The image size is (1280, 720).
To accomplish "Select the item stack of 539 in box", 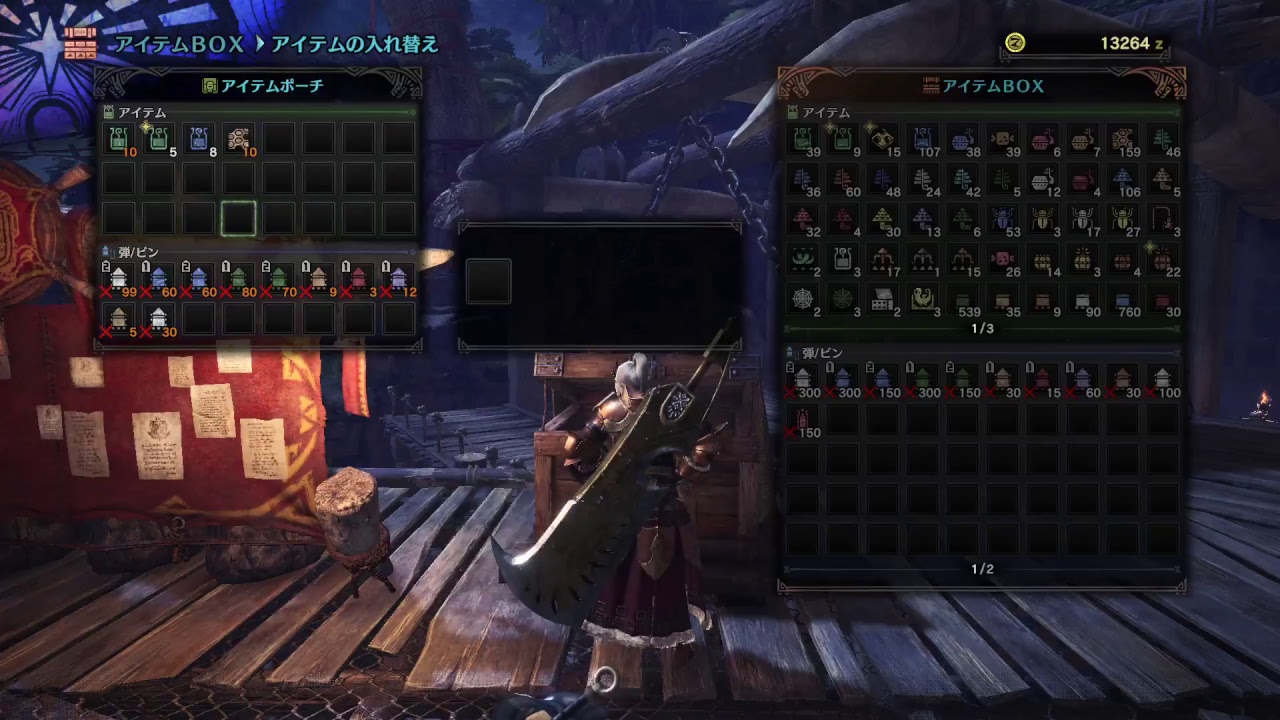I will 963,299.
